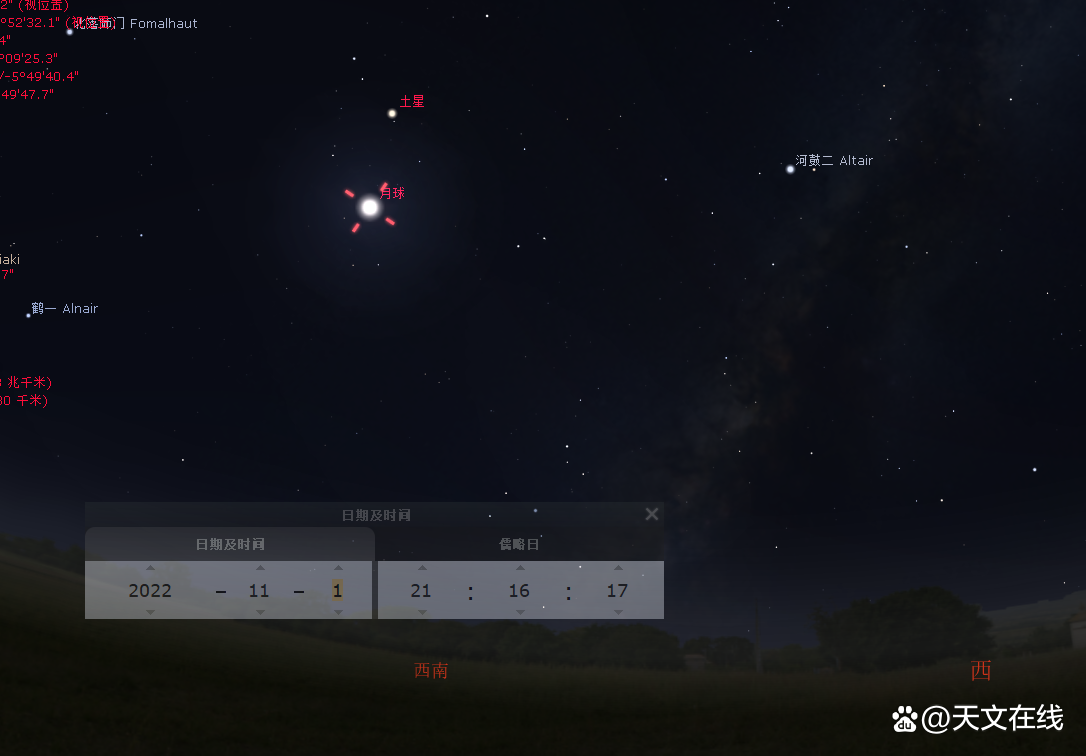This screenshot has width=1086, height=756.
Task: Decrease the day with its down arrow
Action: tap(338, 612)
